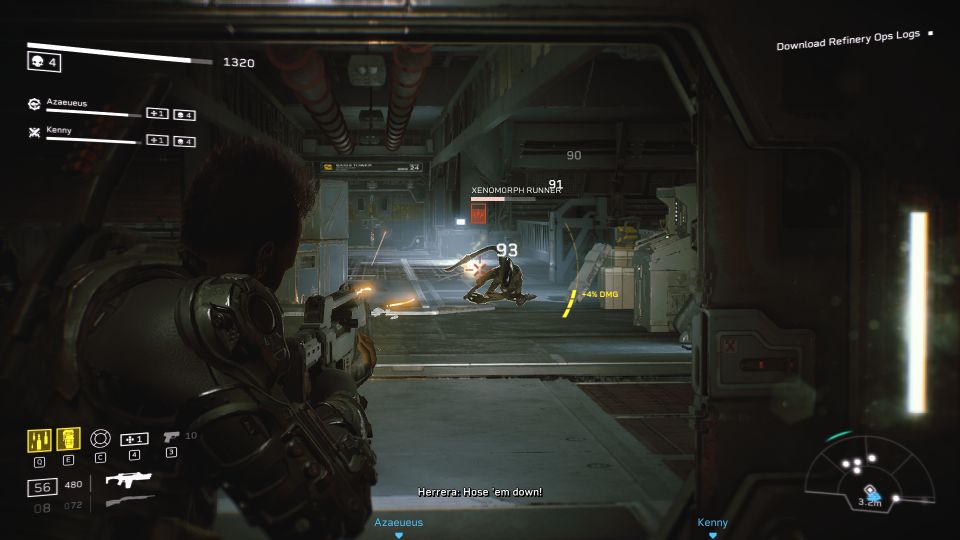
Task: Activate the yellow grenade ability icon
Action: (69, 440)
